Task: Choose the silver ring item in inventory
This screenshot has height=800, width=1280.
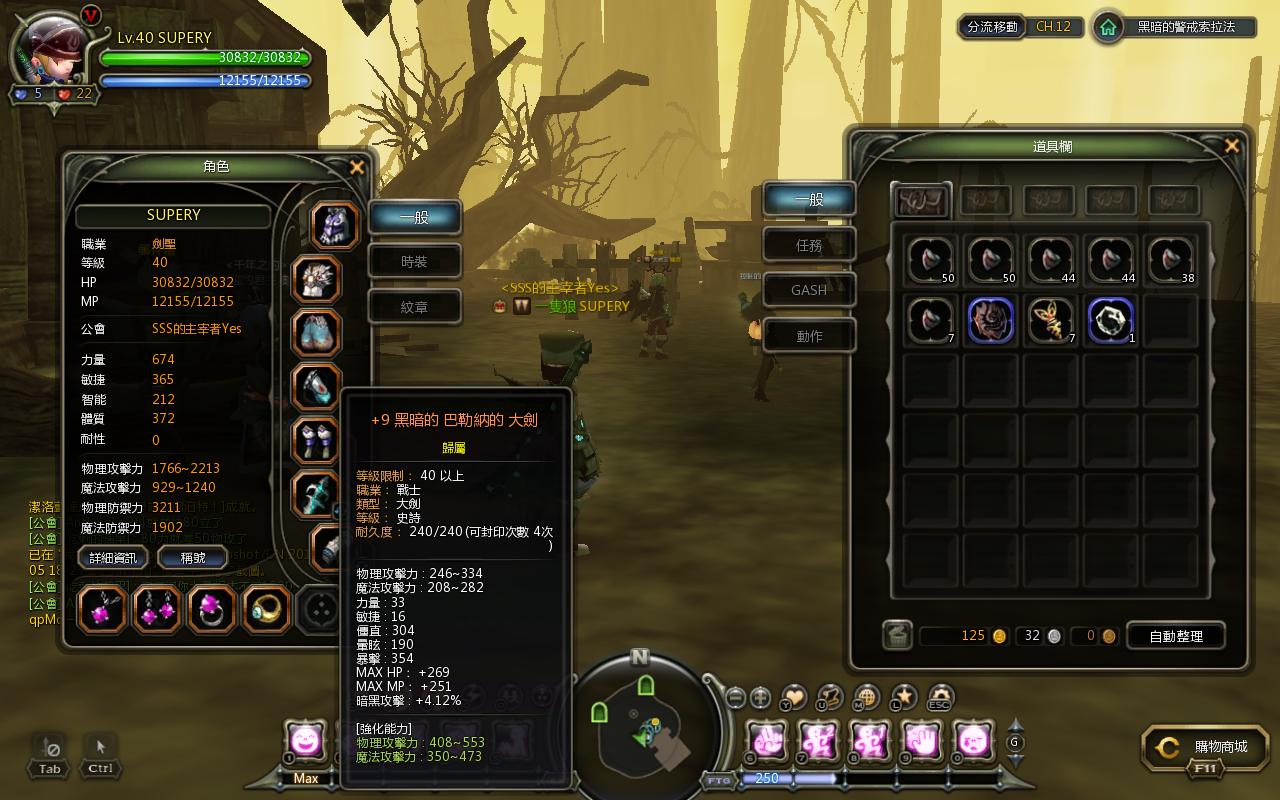Action: coord(1111,321)
